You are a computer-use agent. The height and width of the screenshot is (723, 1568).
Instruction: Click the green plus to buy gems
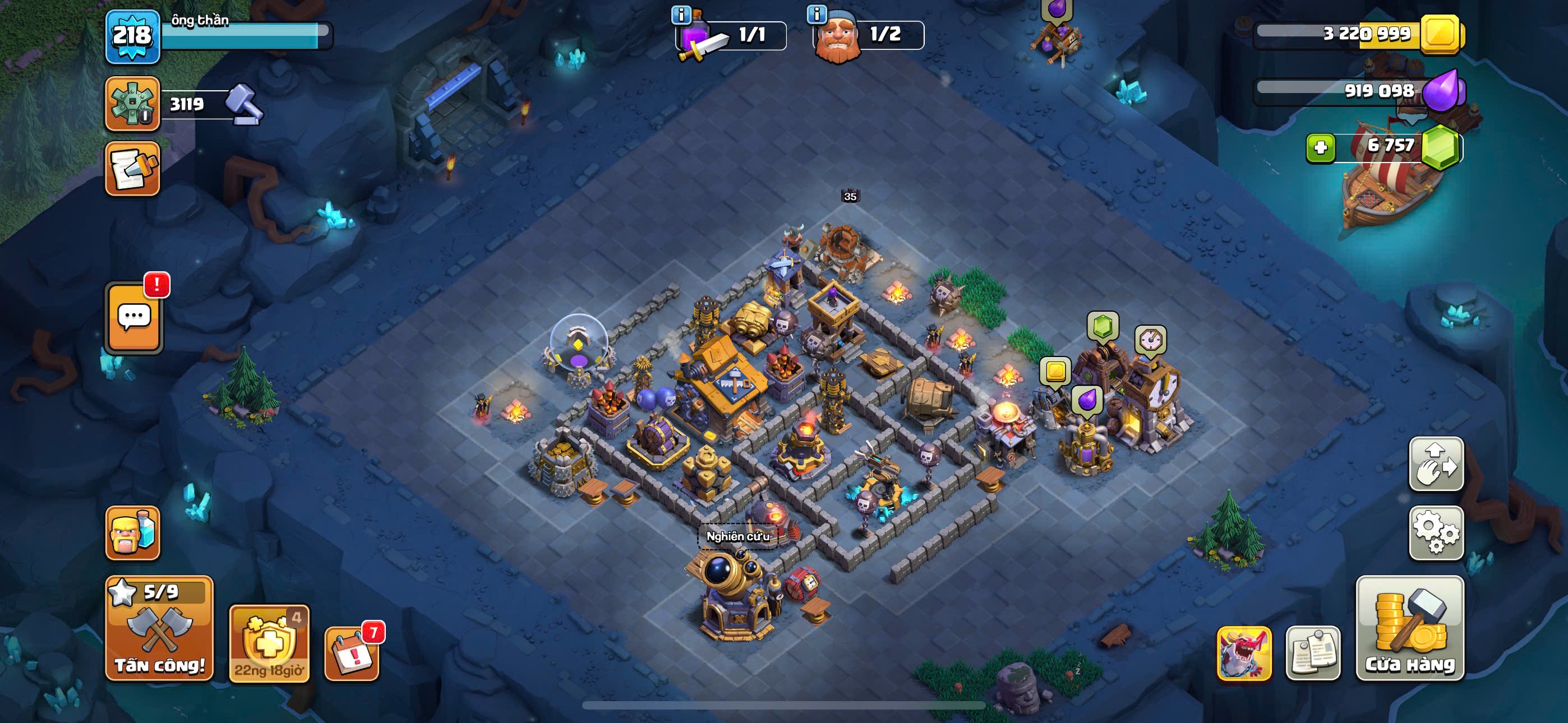pyautogui.click(x=1320, y=148)
